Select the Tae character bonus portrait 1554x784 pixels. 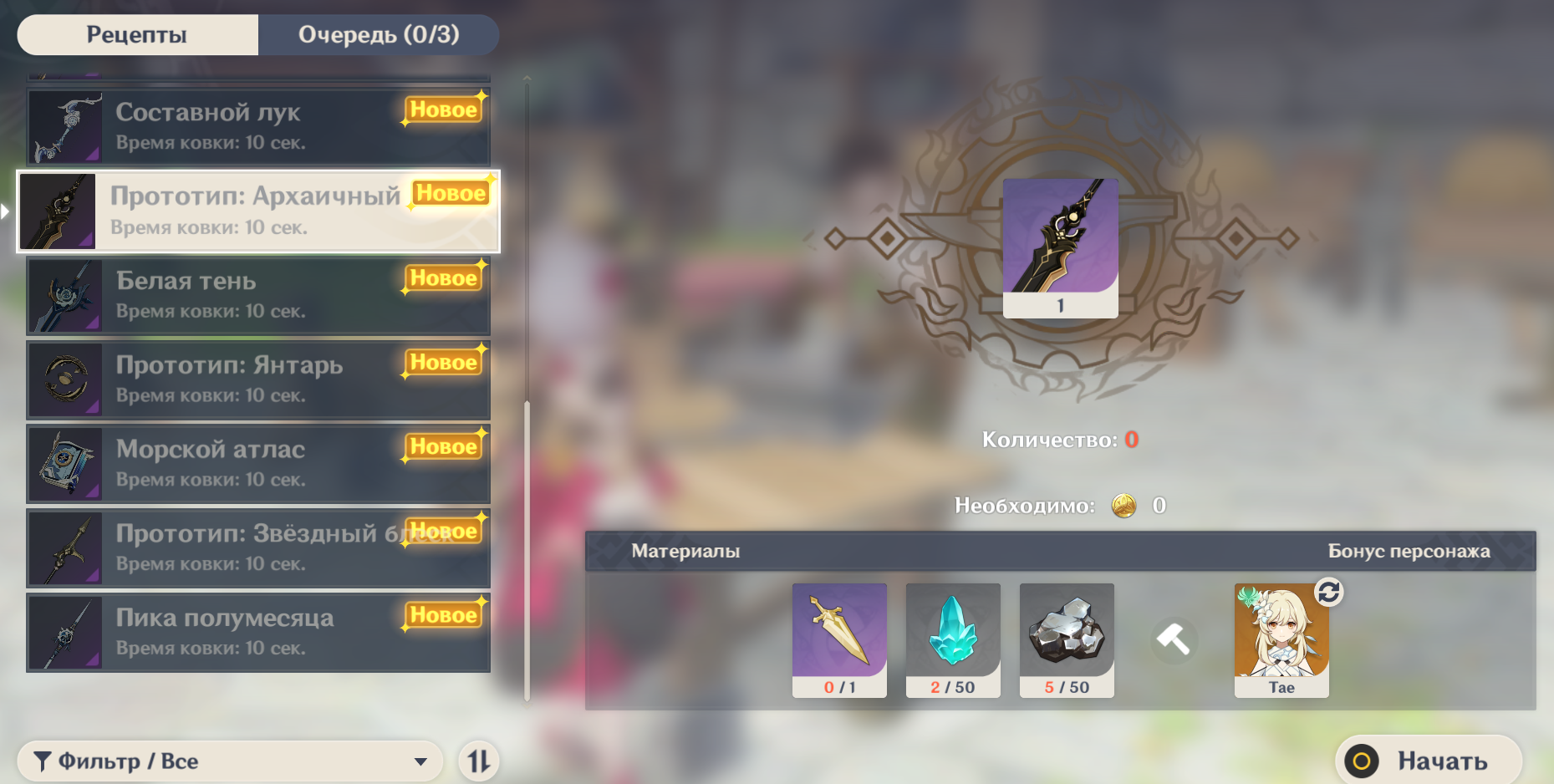pos(1281,639)
